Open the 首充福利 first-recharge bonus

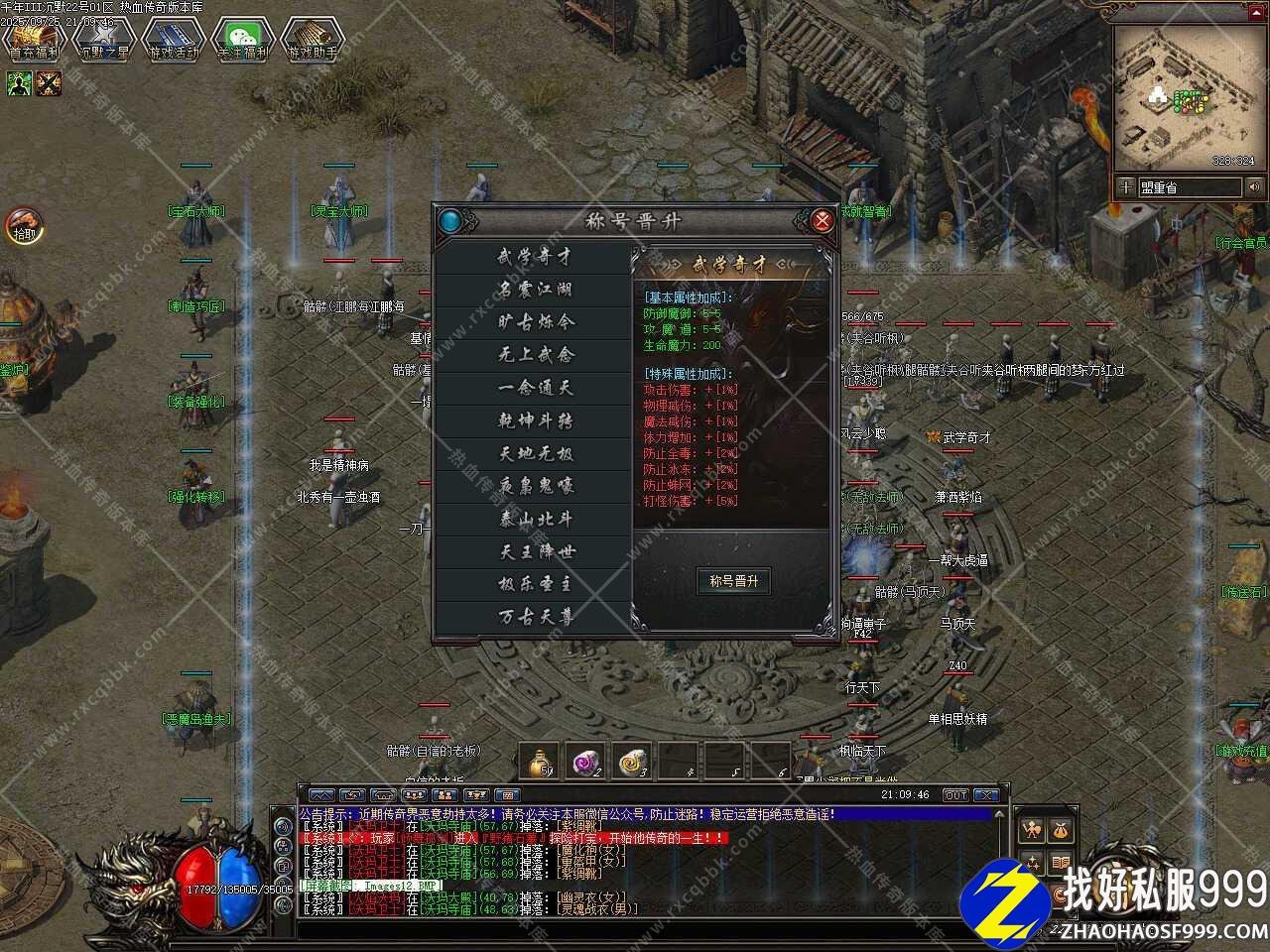pyautogui.click(x=34, y=40)
